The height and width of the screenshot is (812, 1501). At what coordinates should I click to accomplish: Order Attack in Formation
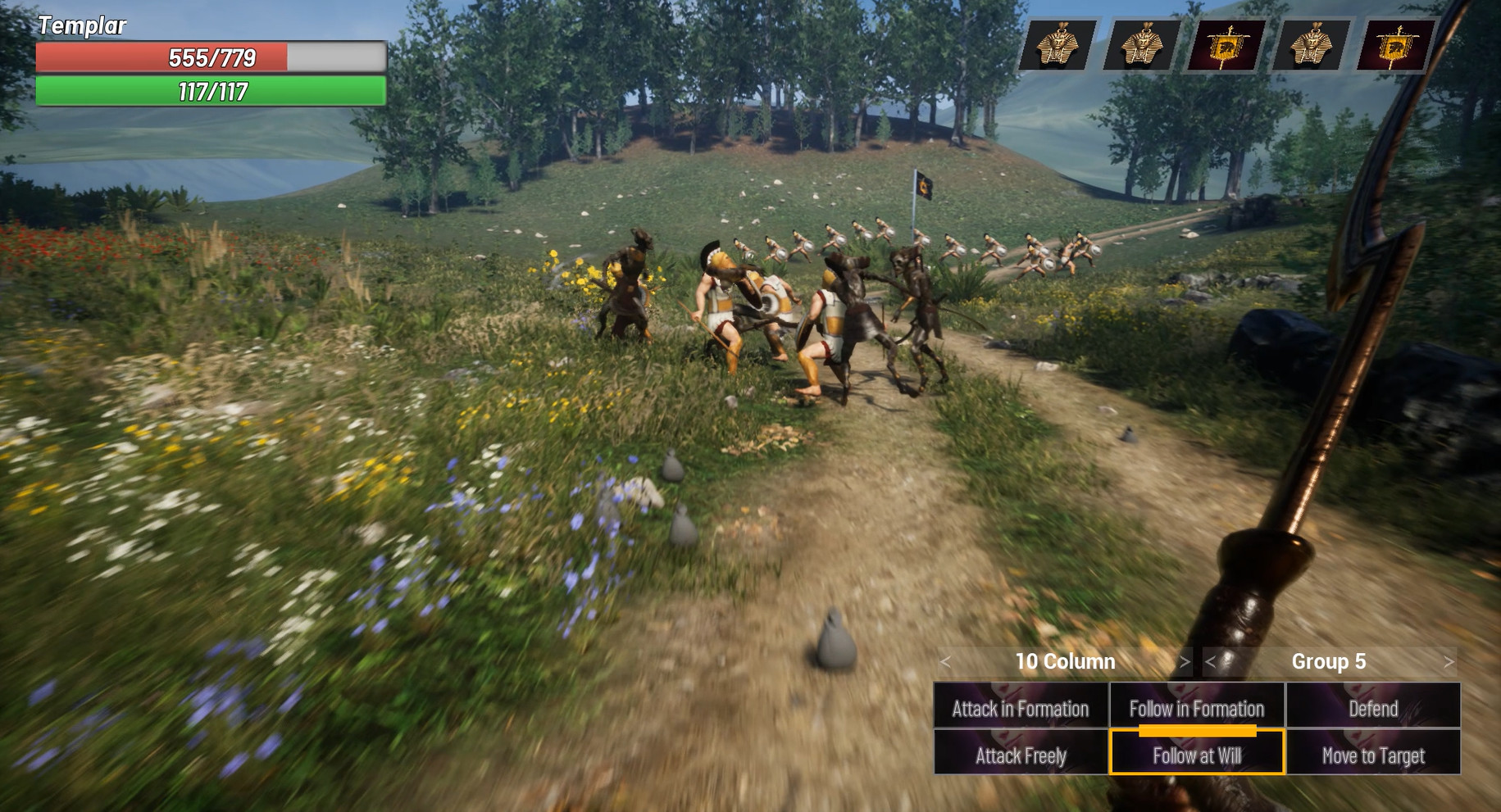[1020, 708]
